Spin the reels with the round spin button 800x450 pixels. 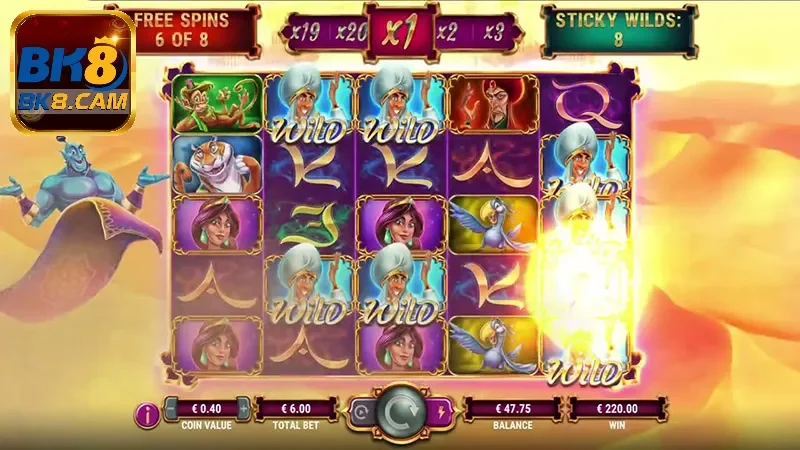pos(400,411)
